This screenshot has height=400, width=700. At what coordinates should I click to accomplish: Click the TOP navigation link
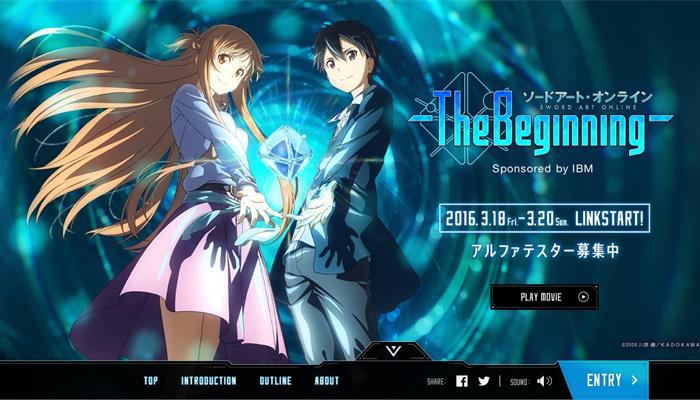click(x=150, y=381)
